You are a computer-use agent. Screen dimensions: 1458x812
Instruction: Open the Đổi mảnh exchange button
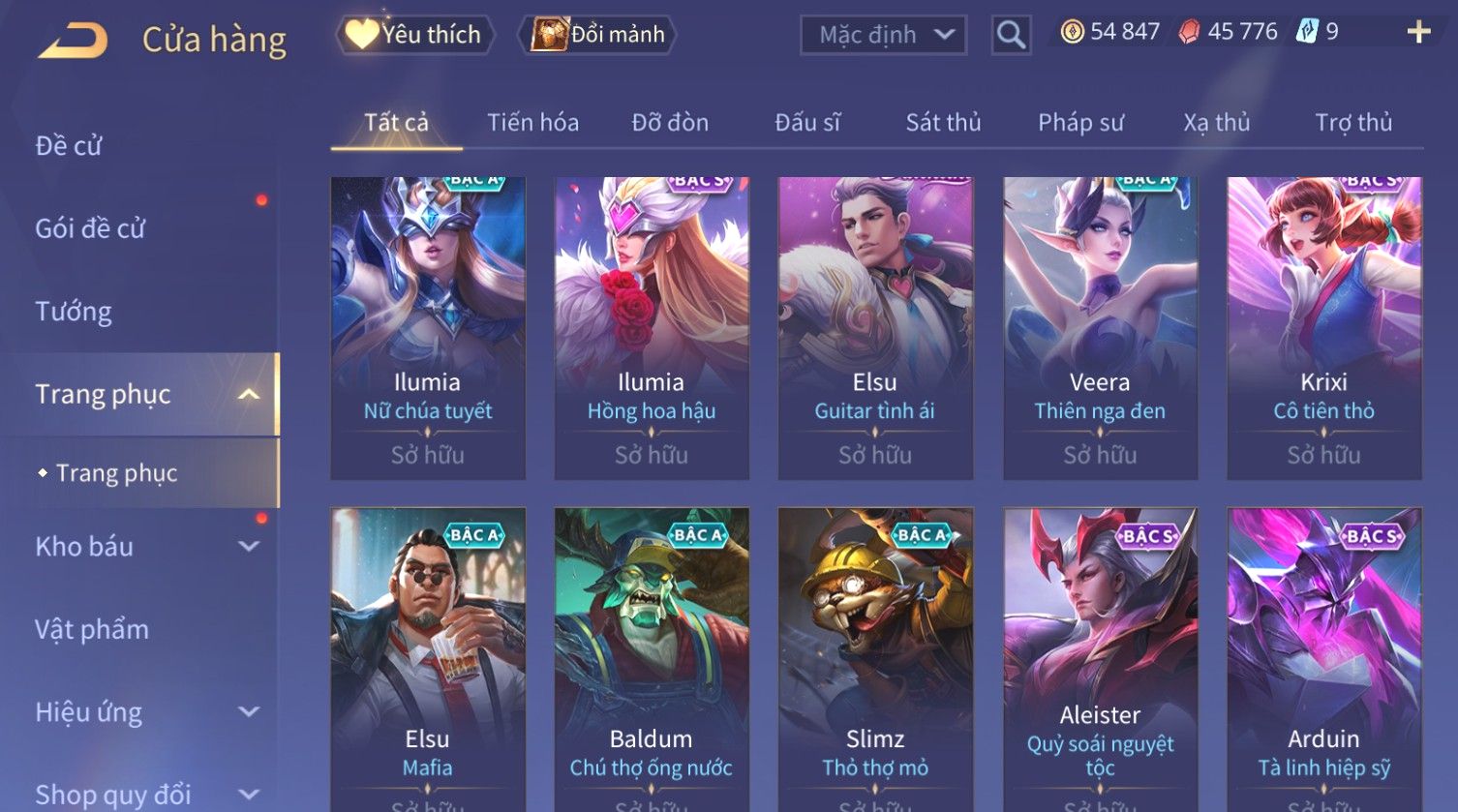[x=598, y=35]
